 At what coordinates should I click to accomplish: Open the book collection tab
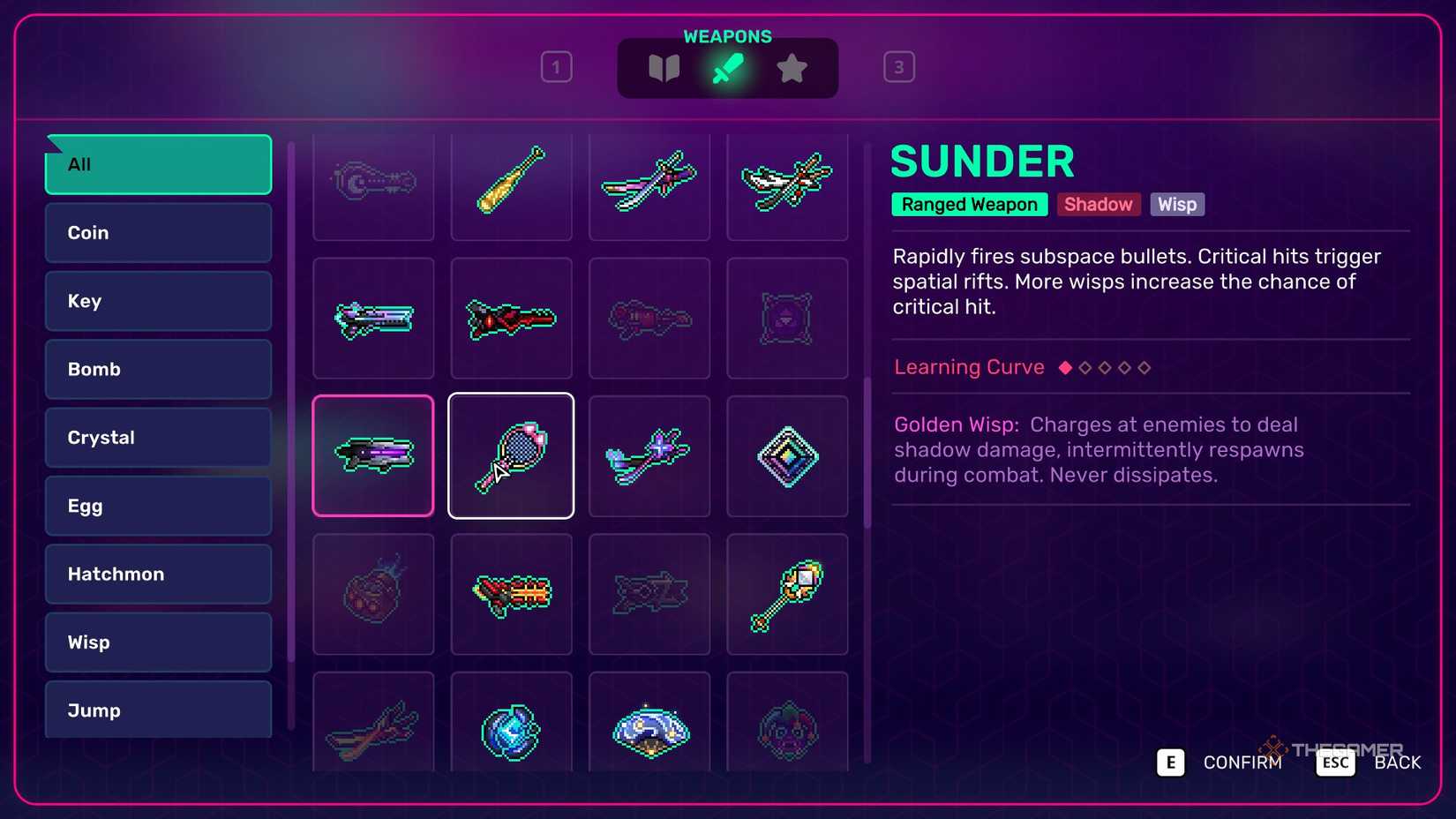click(664, 67)
